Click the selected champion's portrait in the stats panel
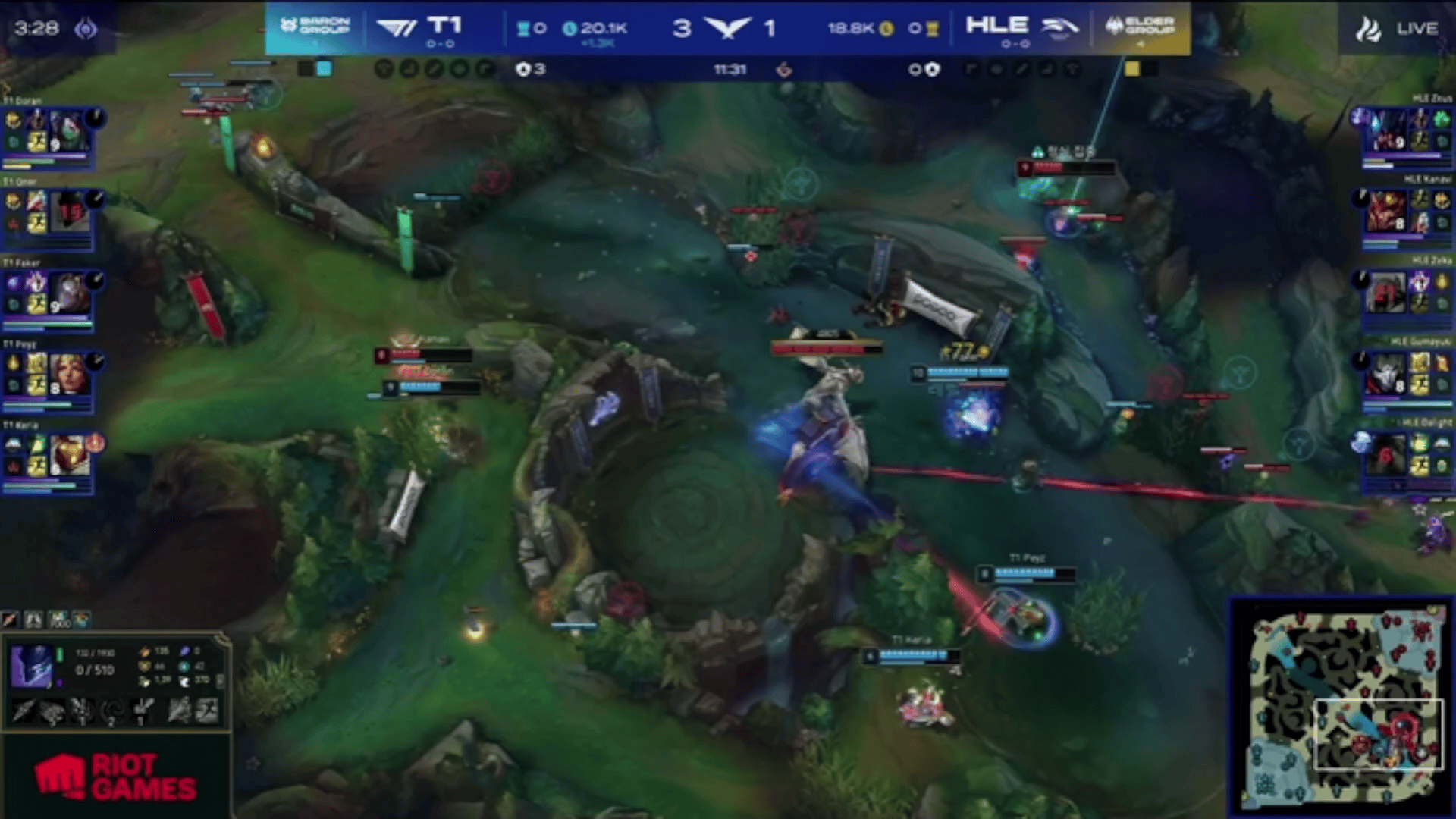Viewport: 1456px width, 819px height. 32,666
